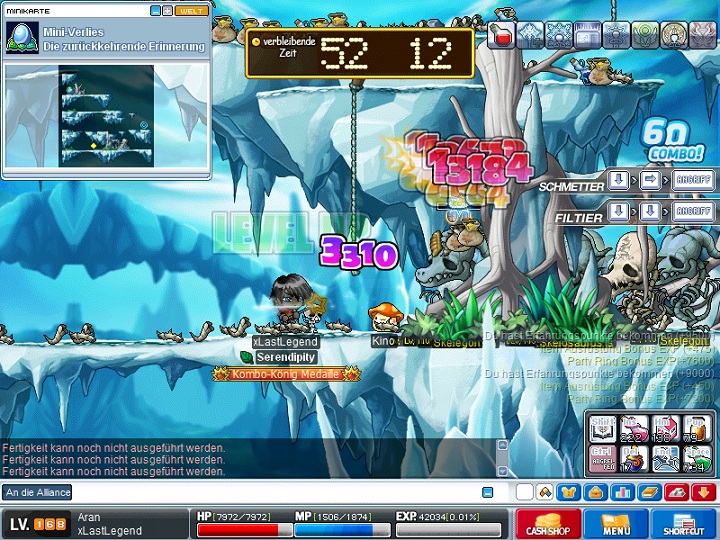Click the Angriff button in the Filtier row
The image size is (720, 540).
(x=693, y=212)
